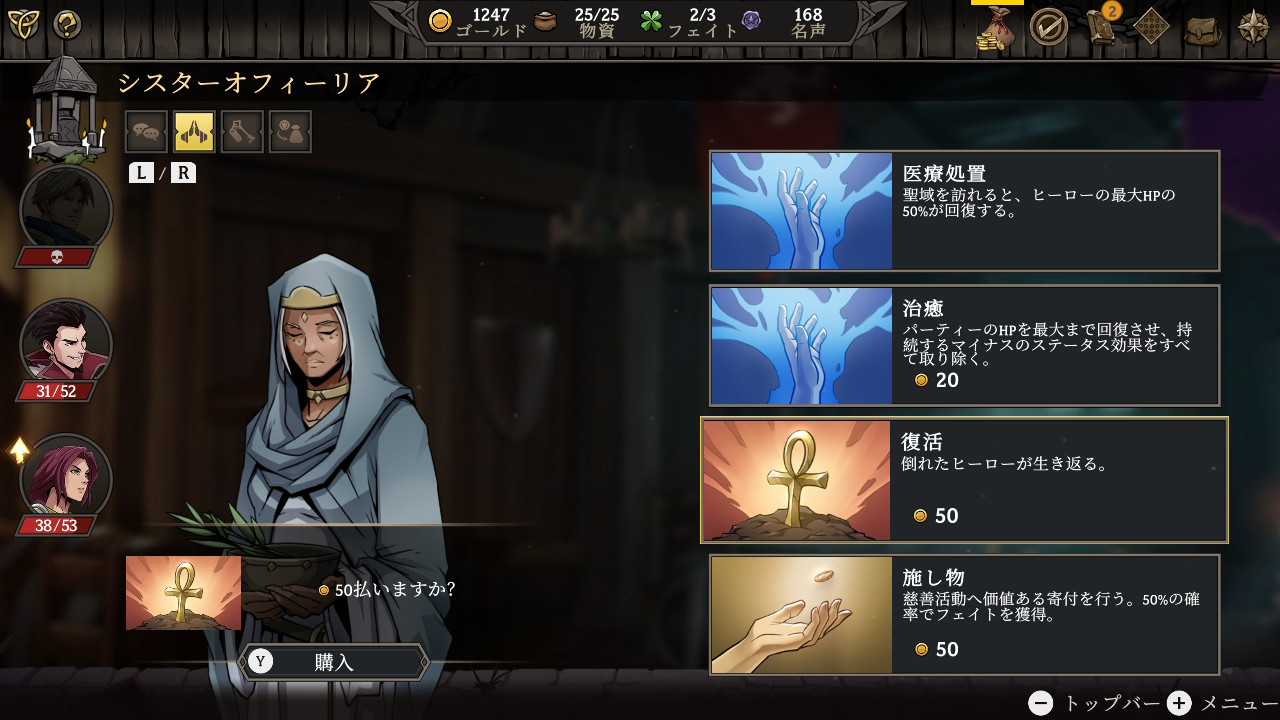Confirm payment with the 購入 button
This screenshot has width=1280, height=720.
pos(334,662)
